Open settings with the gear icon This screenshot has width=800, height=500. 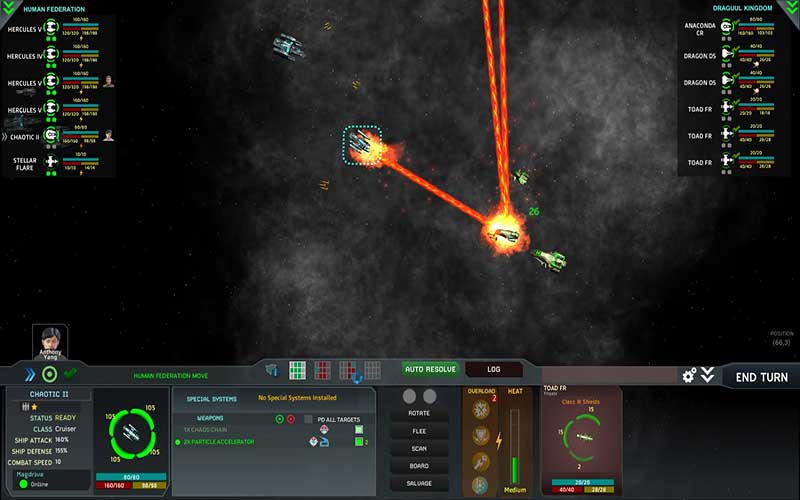coord(689,375)
